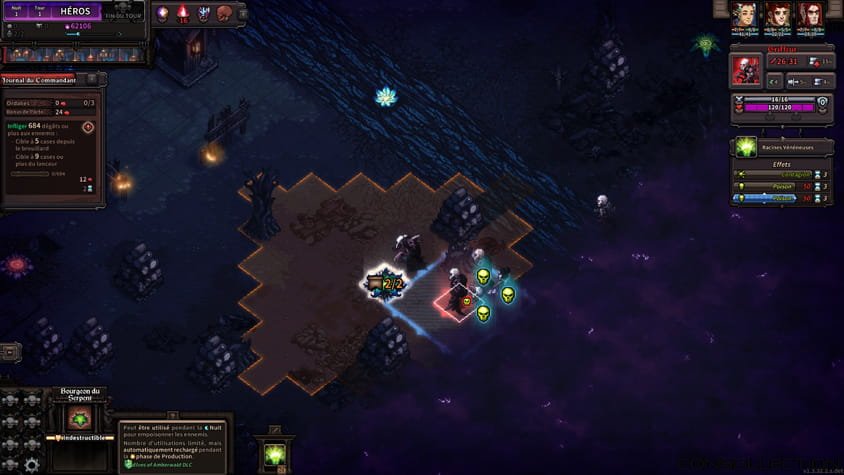The height and width of the screenshot is (475, 844).
Task: Select the bearded hero portrait
Action: pos(776,14)
